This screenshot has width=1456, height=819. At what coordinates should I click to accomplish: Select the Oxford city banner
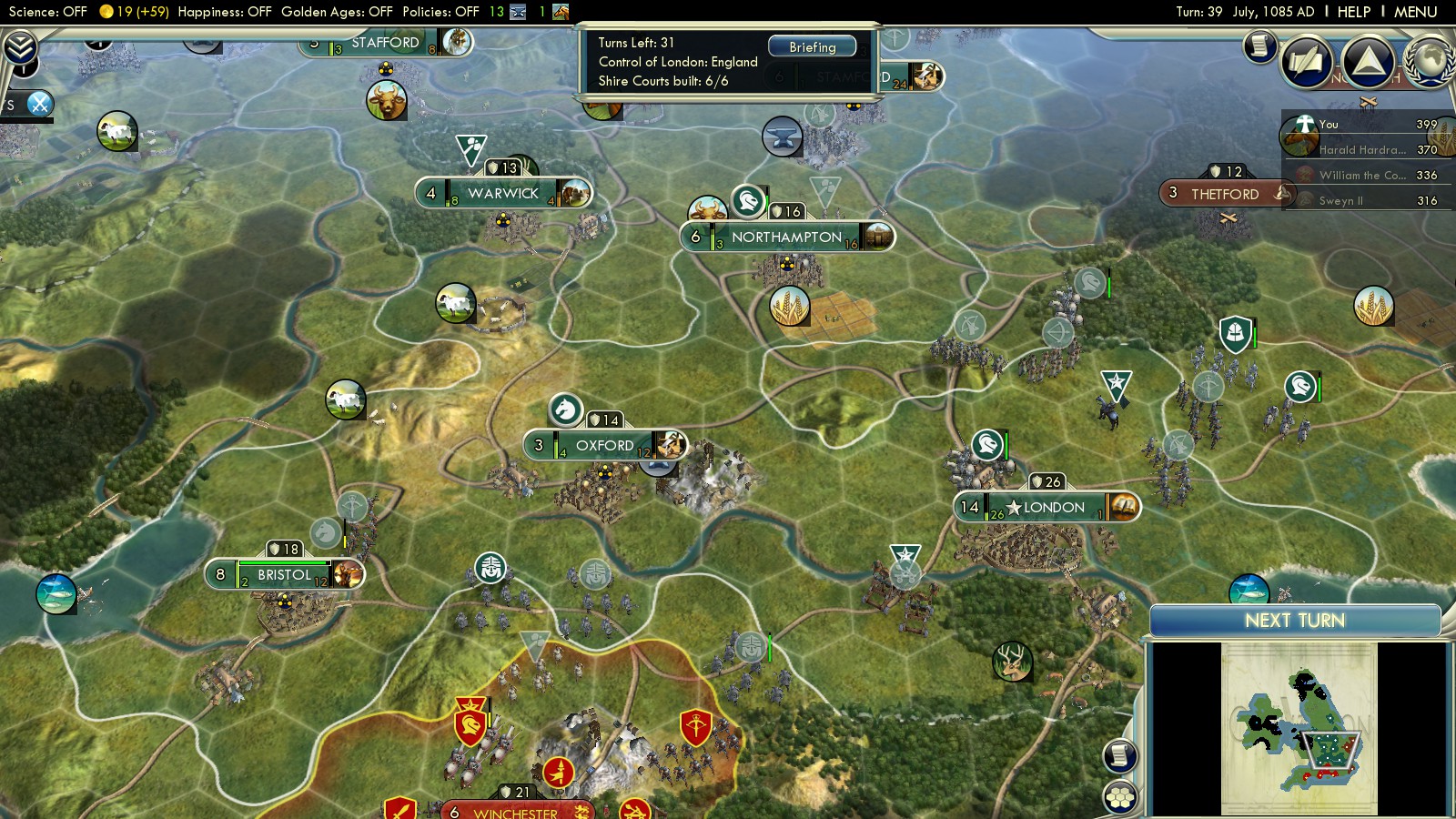coord(604,446)
